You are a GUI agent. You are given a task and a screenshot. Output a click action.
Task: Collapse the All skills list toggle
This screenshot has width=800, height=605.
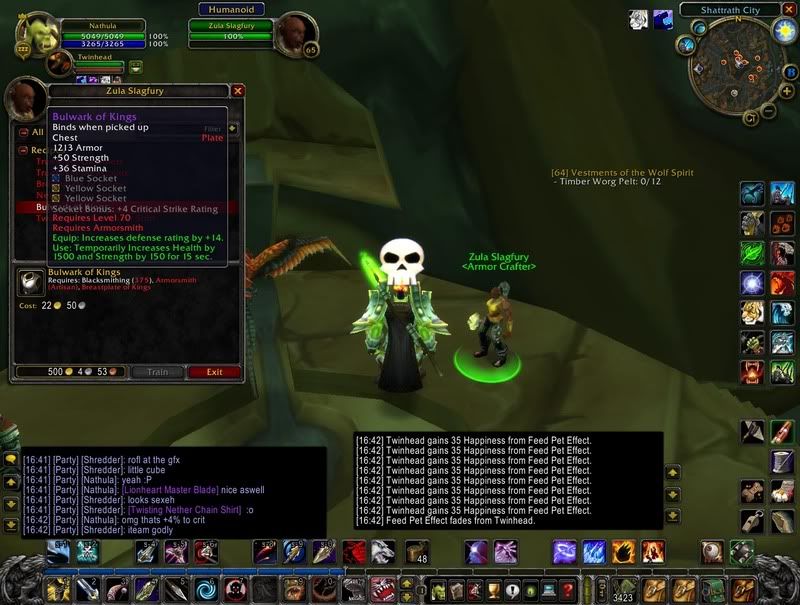point(23,131)
